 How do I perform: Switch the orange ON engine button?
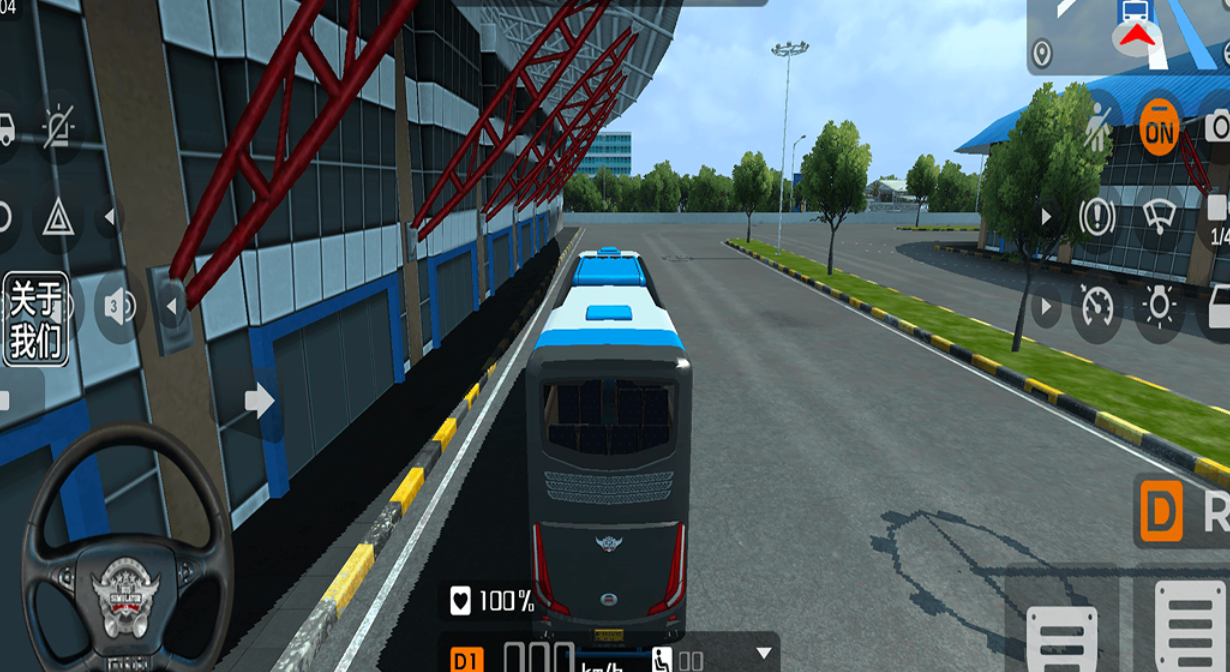pyautogui.click(x=1159, y=127)
